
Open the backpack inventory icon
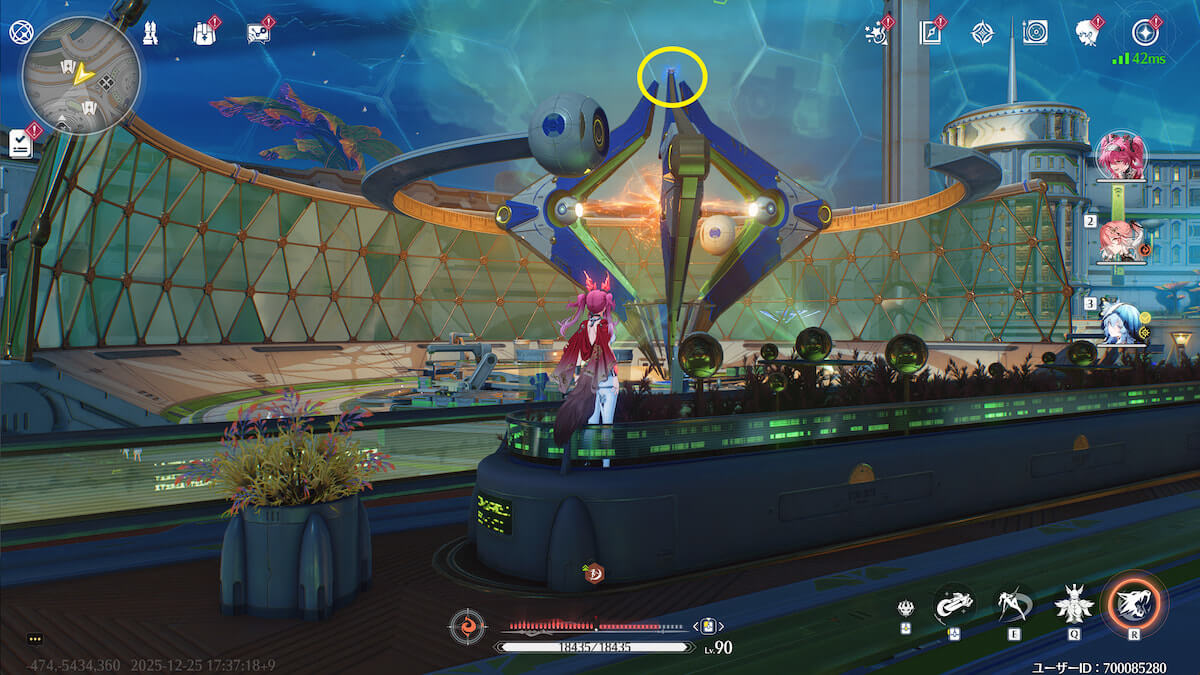(x=204, y=33)
